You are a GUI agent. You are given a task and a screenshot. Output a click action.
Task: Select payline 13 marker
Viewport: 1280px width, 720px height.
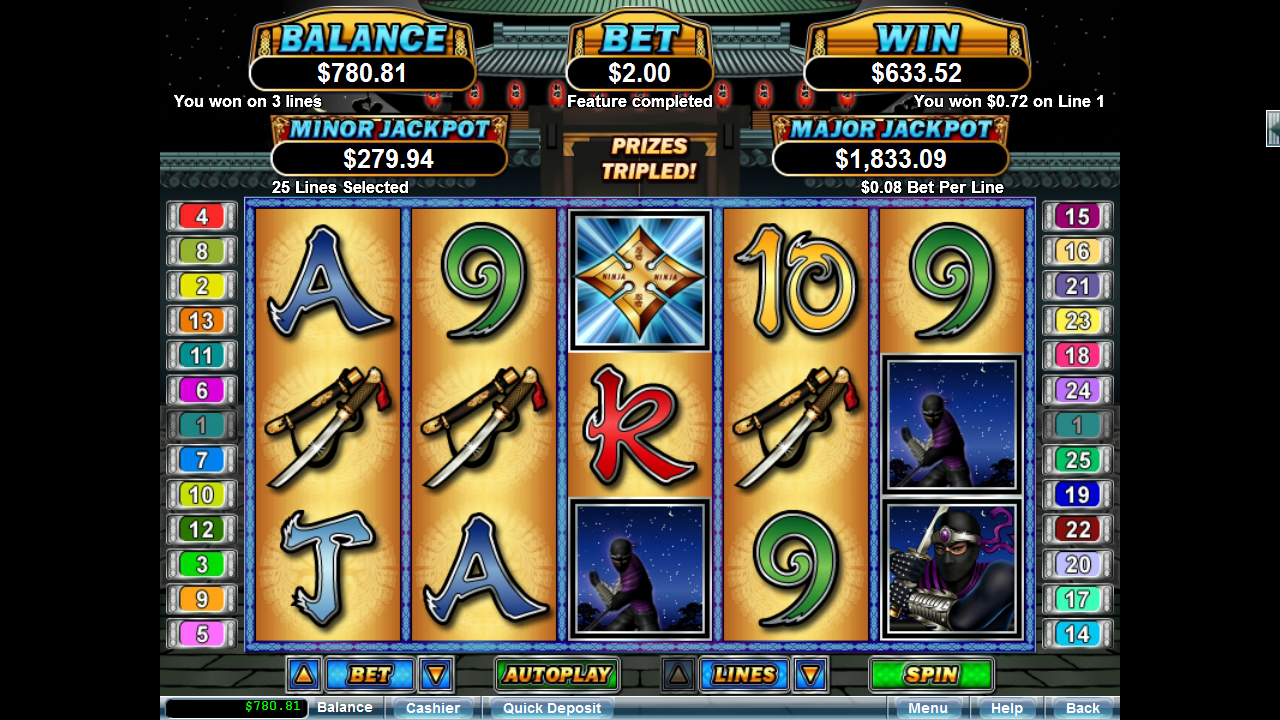point(202,321)
